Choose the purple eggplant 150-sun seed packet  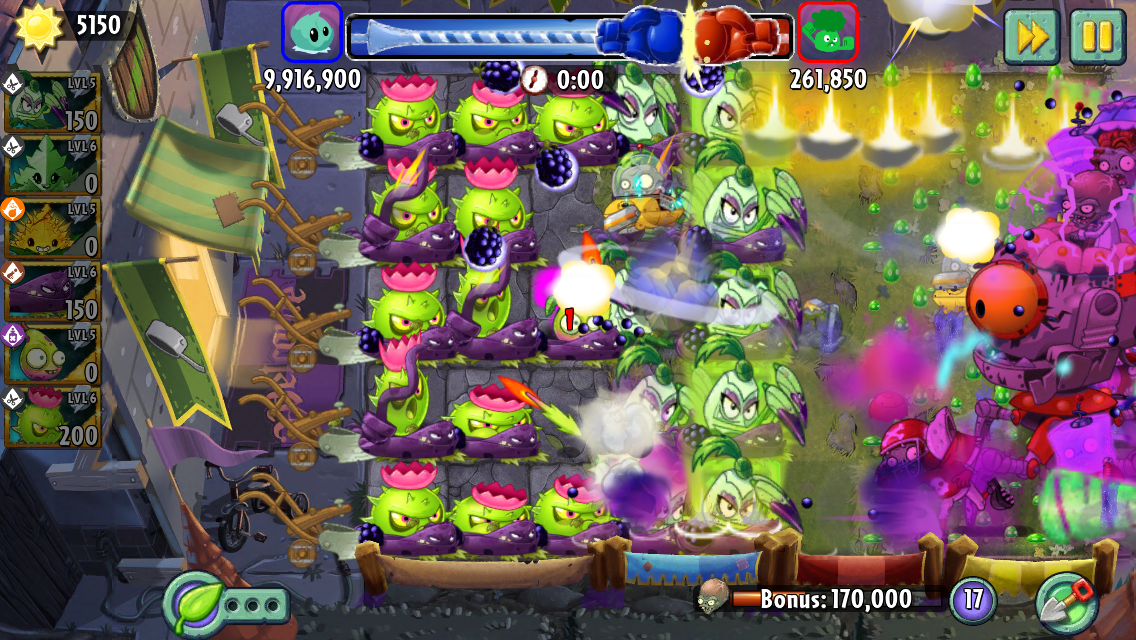[52, 291]
